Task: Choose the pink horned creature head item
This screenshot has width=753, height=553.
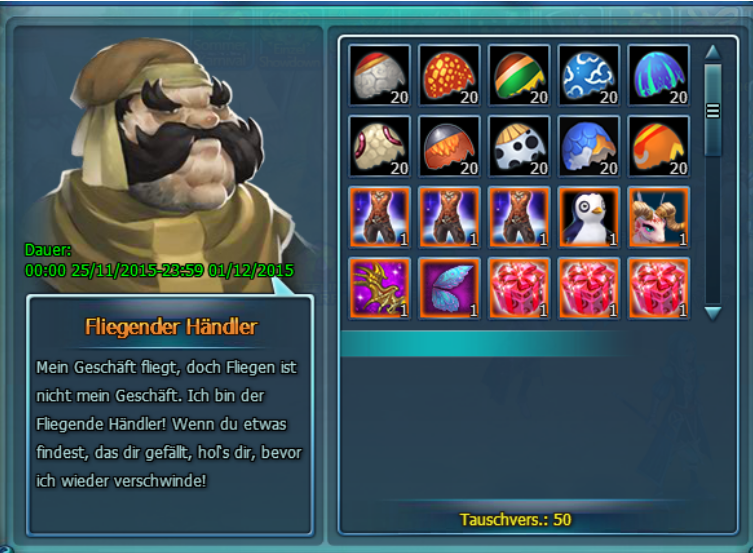Action: coord(659,217)
